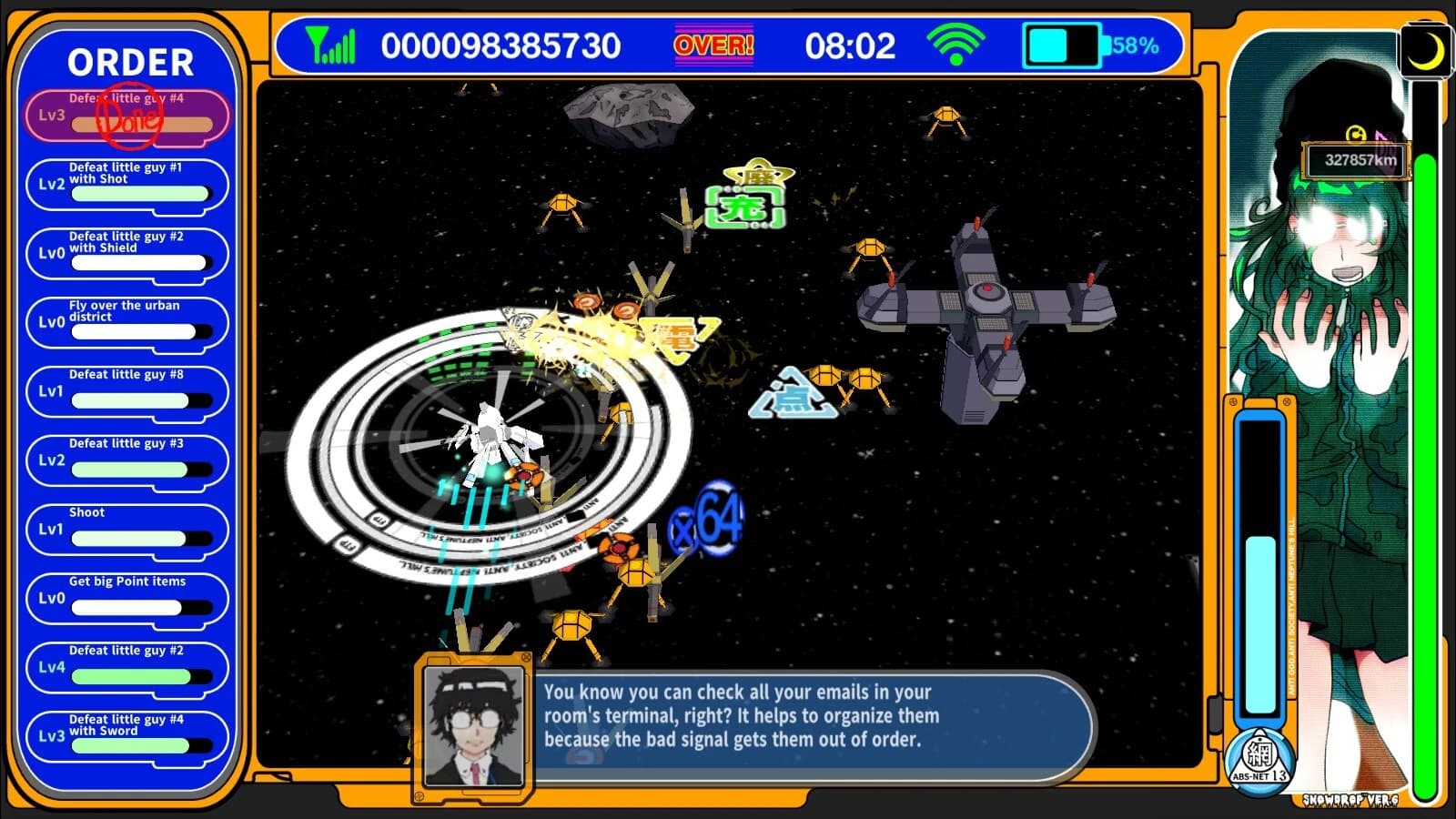Viewport: 1456px width, 819px height.
Task: Click the green Wi-Fi signal icon
Action: click(x=955, y=44)
